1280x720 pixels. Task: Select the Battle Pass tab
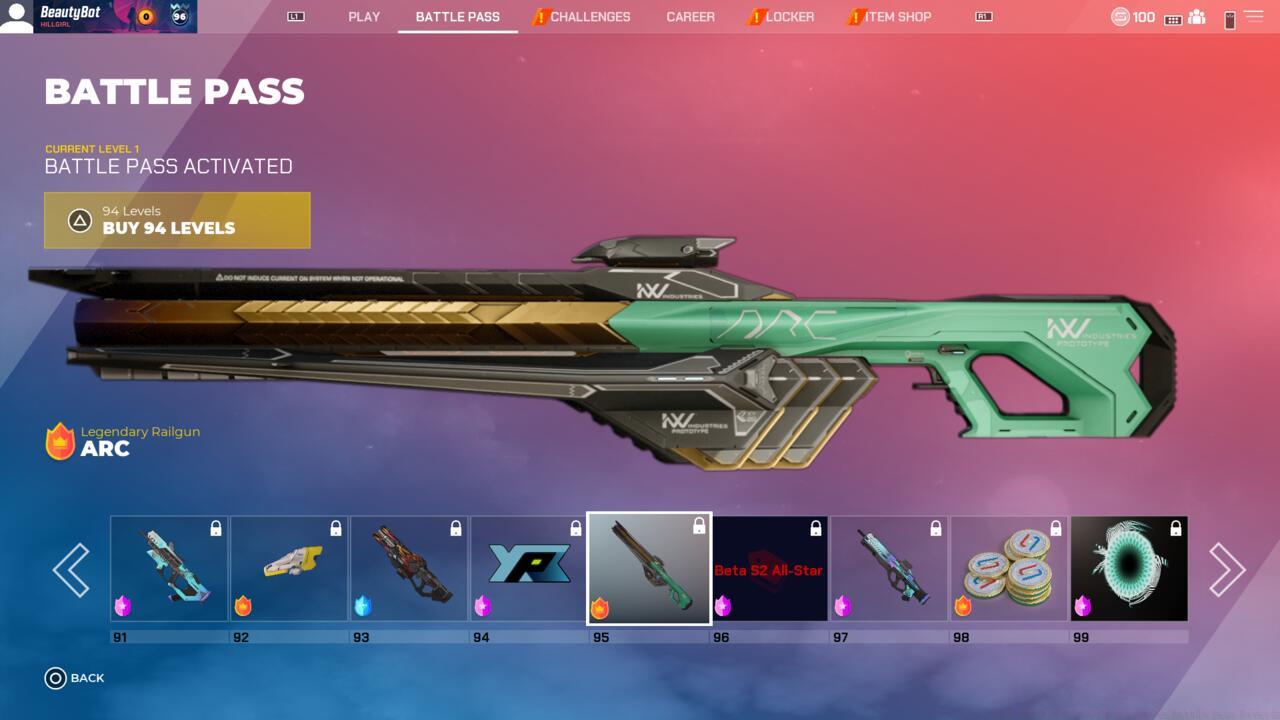pyautogui.click(x=457, y=17)
